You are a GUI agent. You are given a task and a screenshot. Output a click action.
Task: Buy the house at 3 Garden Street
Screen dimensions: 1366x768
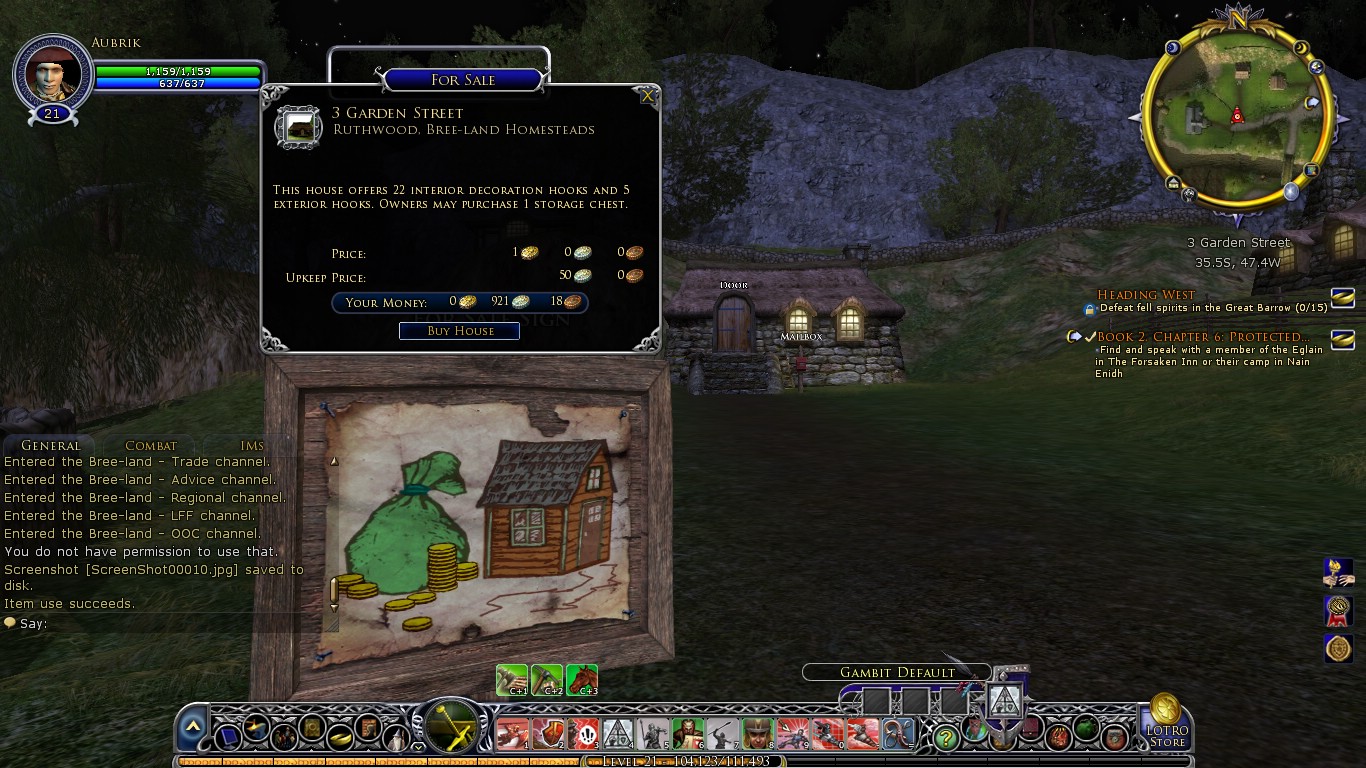459,331
